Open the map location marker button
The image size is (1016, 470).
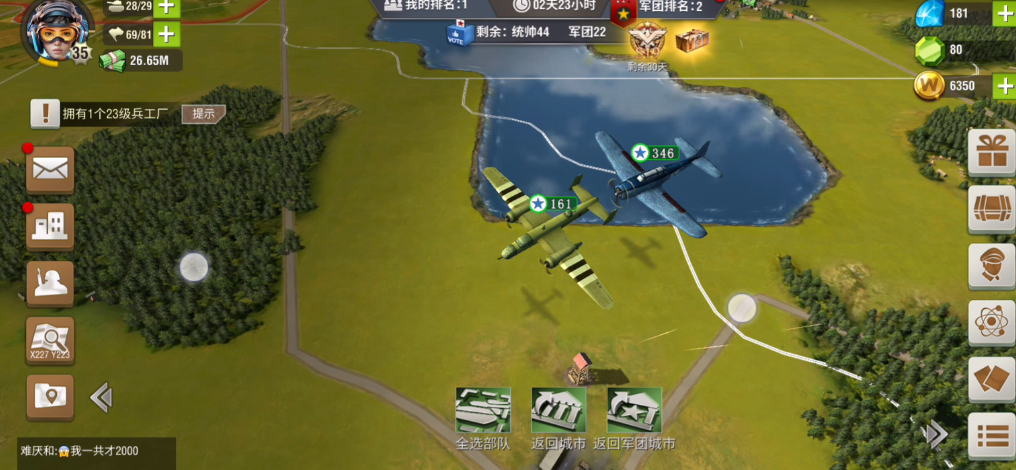coord(50,397)
